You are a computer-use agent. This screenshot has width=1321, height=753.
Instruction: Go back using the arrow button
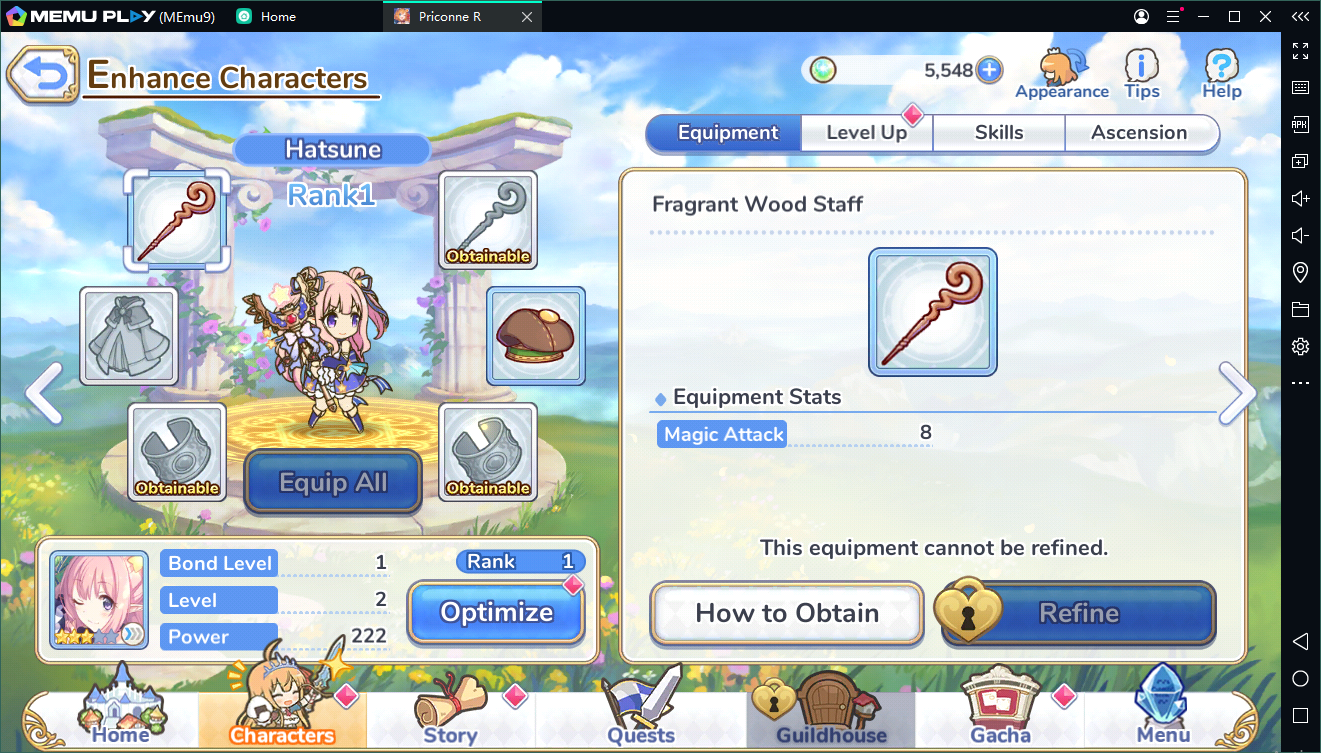coord(42,75)
